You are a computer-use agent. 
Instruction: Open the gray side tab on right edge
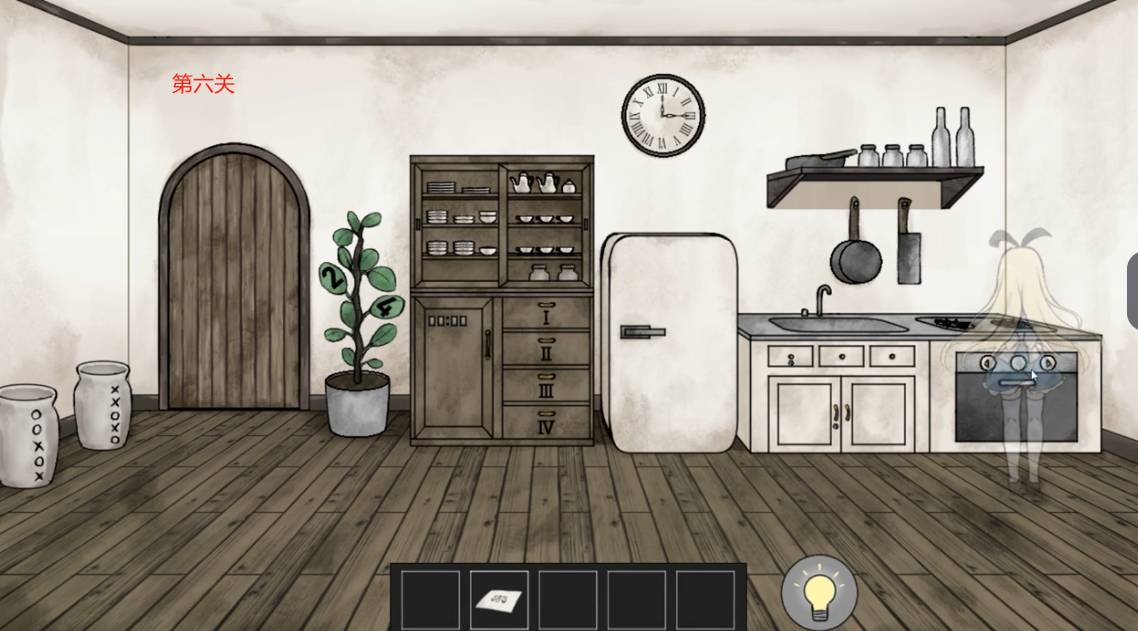pos(1132,291)
